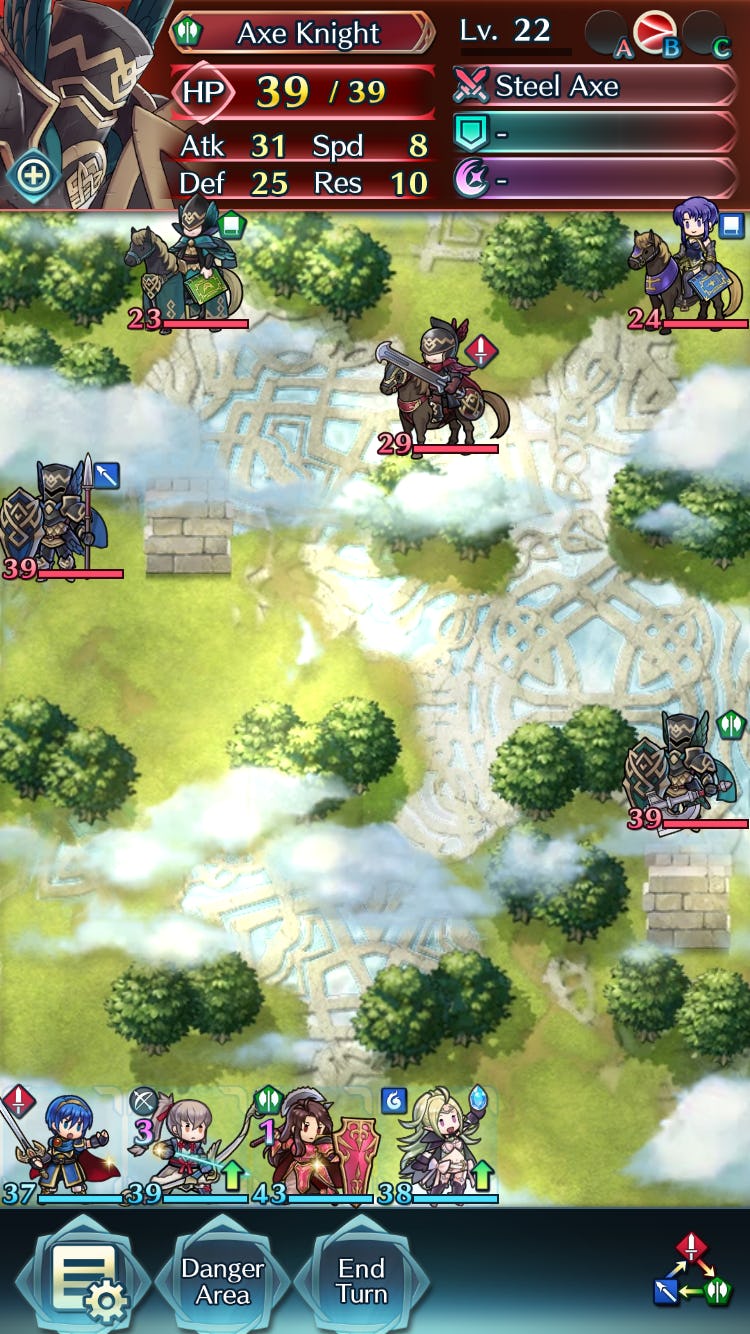
Task: Click the End Turn button
Action: coord(361,1281)
